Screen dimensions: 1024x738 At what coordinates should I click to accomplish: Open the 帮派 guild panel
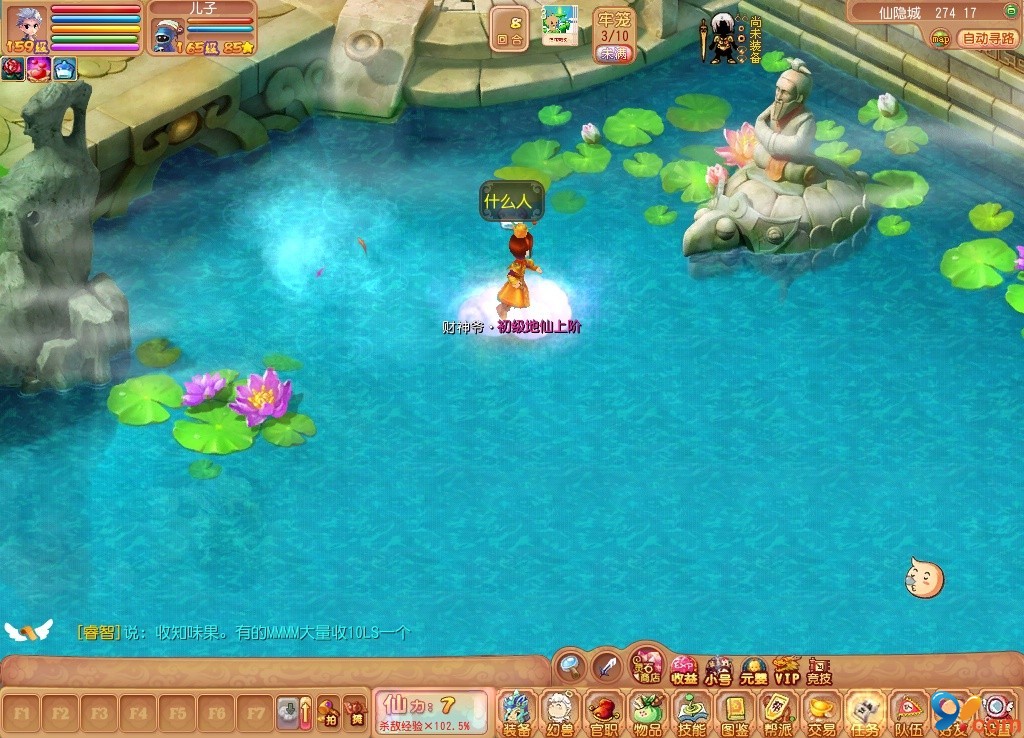[x=778, y=712]
